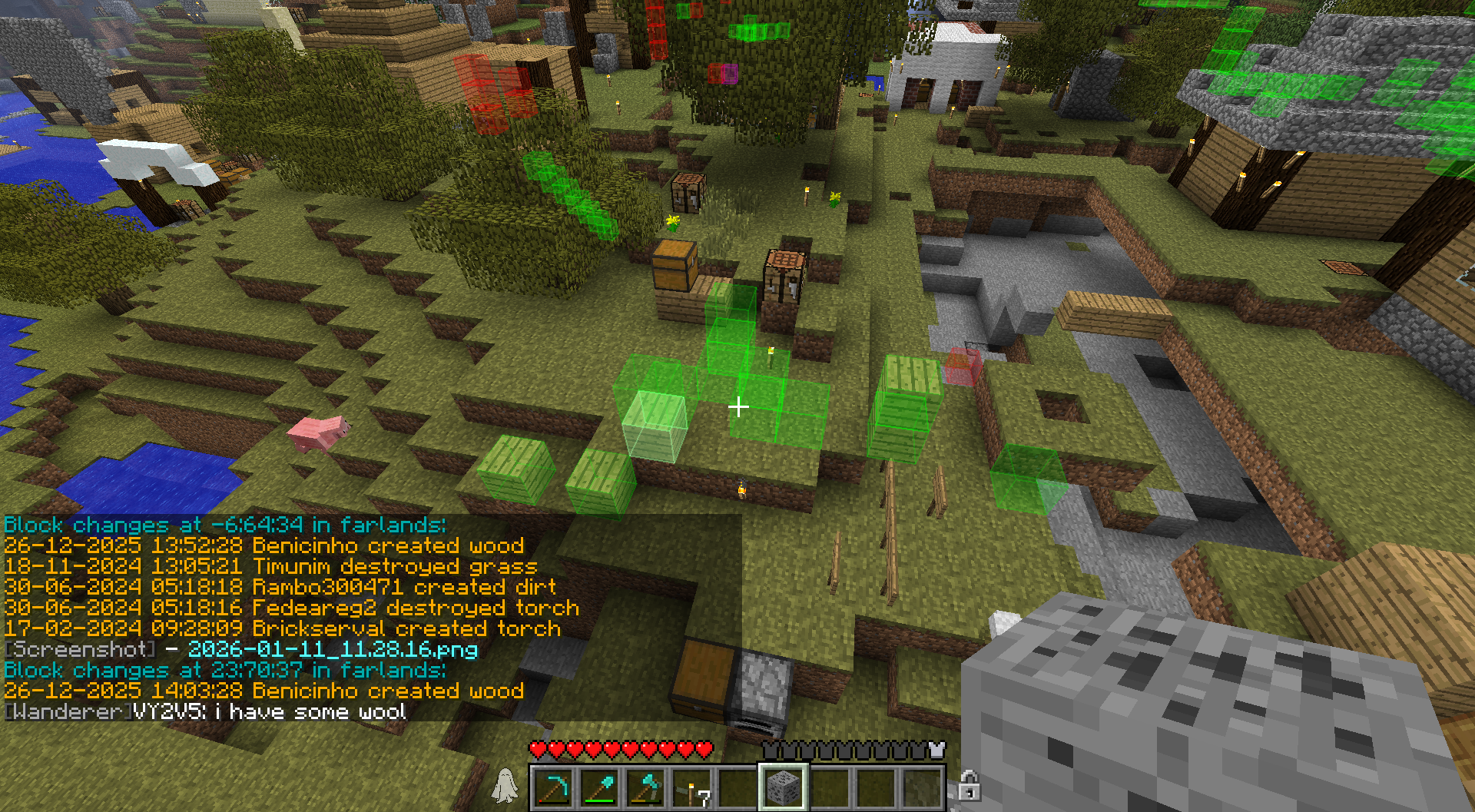Open the screenshot file link in chat
Viewport: 1475px width, 812px height.
coord(333,650)
